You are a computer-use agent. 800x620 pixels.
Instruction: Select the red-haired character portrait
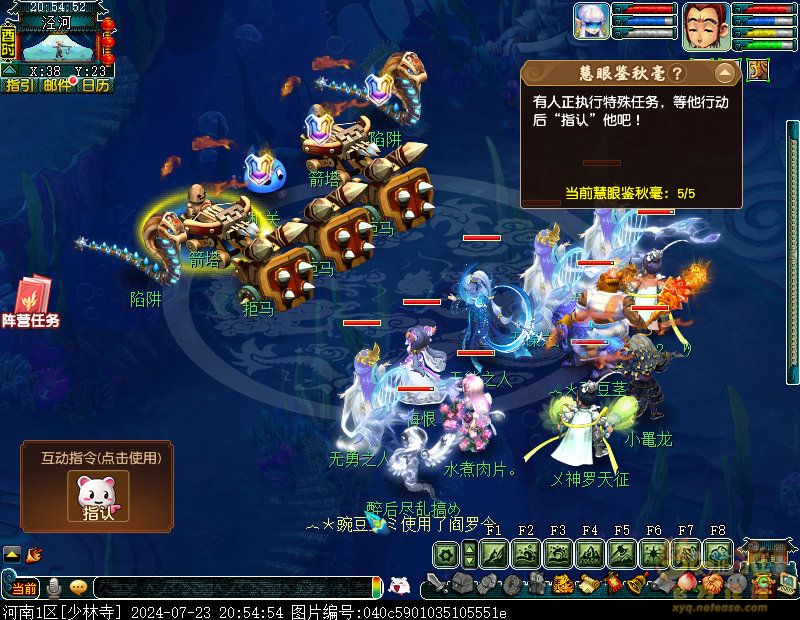pyautogui.click(x=703, y=21)
